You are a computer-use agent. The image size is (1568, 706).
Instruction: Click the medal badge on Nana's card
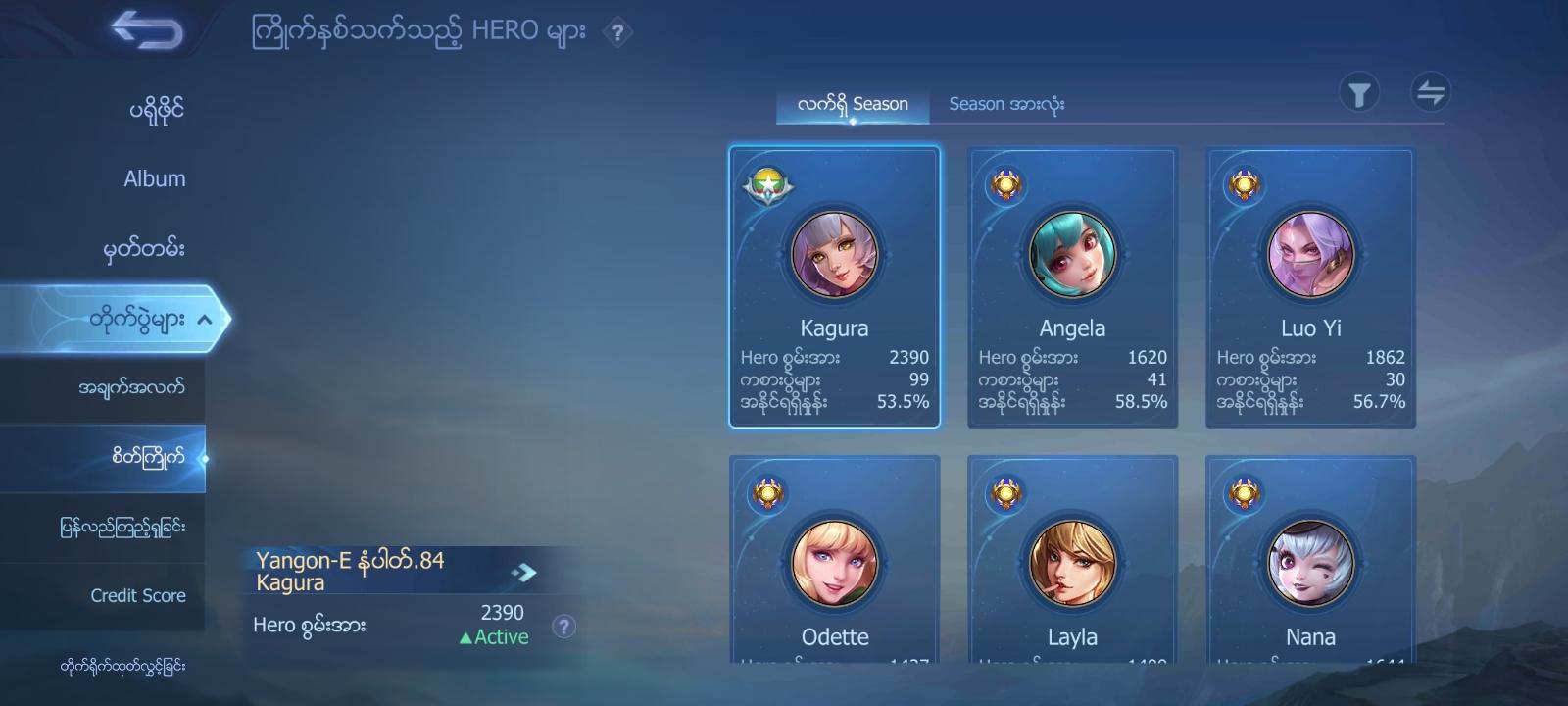click(x=1248, y=494)
